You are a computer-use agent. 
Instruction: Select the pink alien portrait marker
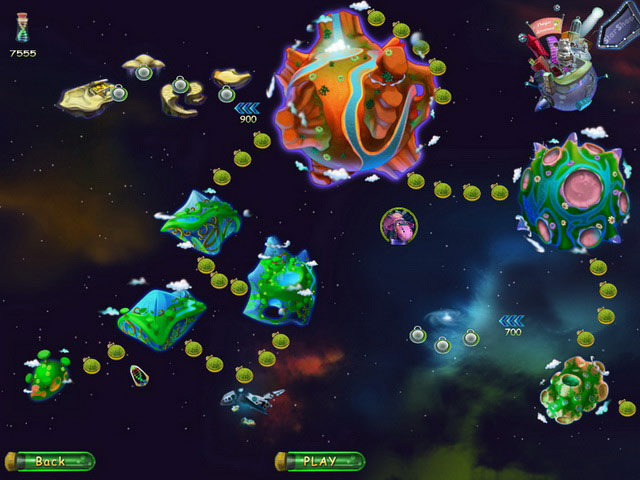[x=398, y=226]
